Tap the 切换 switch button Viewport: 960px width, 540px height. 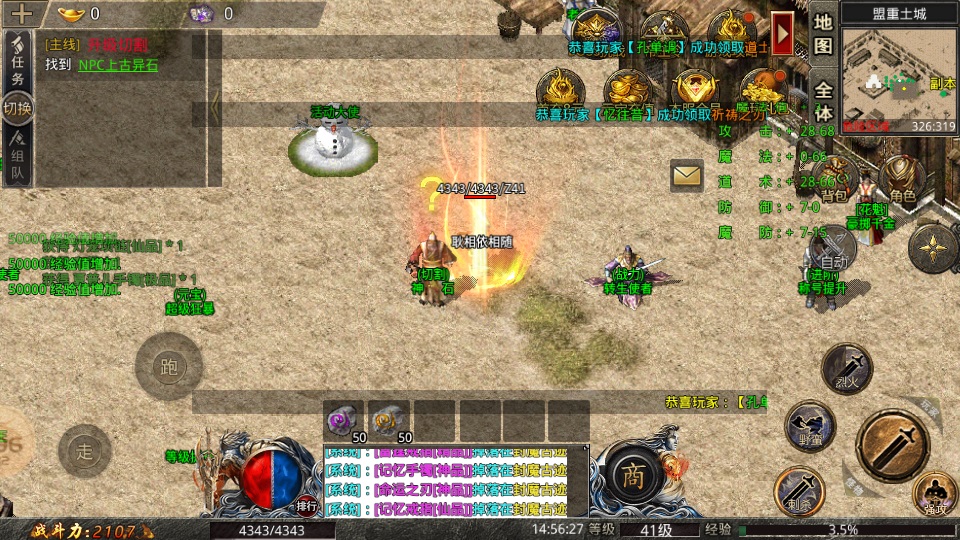(18, 108)
